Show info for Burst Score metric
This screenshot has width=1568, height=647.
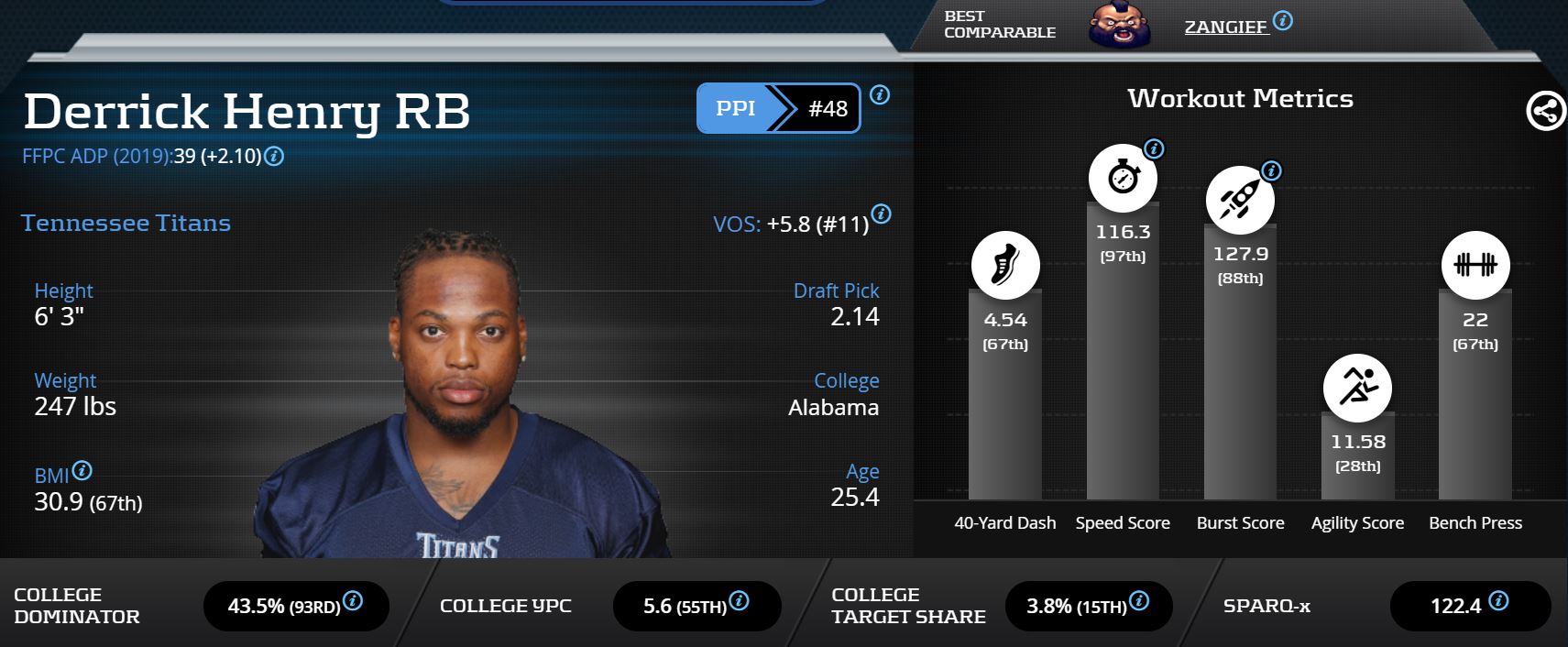(x=1271, y=170)
